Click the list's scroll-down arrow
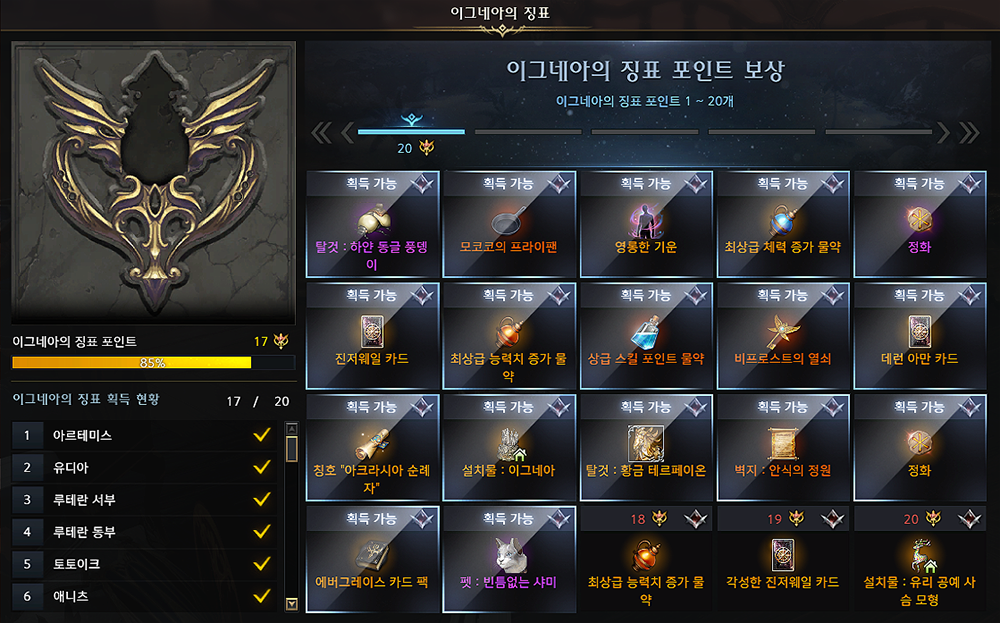Screen dimensions: 1000x623 click(292, 603)
